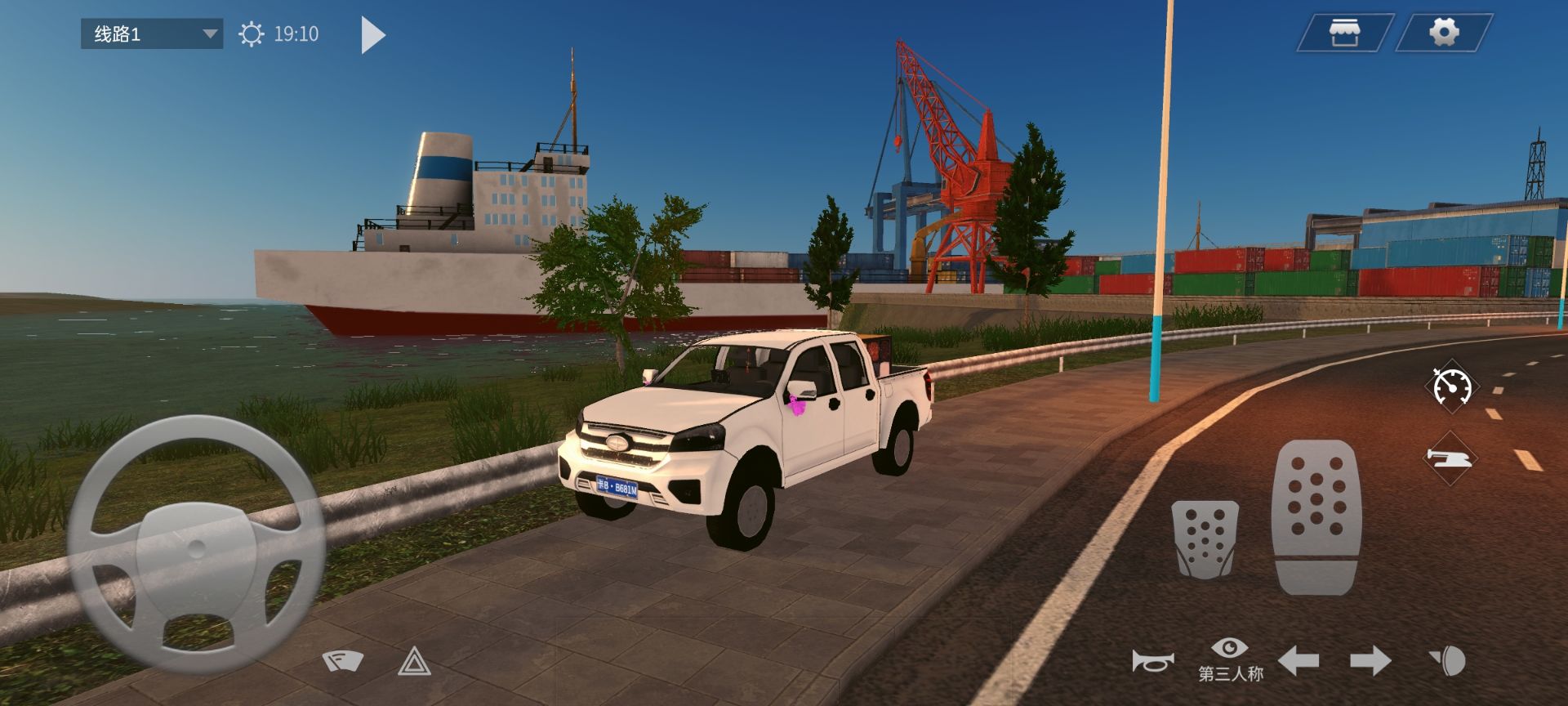Activate the hazard warning triangle
This screenshot has width=1568, height=706.
414,661
